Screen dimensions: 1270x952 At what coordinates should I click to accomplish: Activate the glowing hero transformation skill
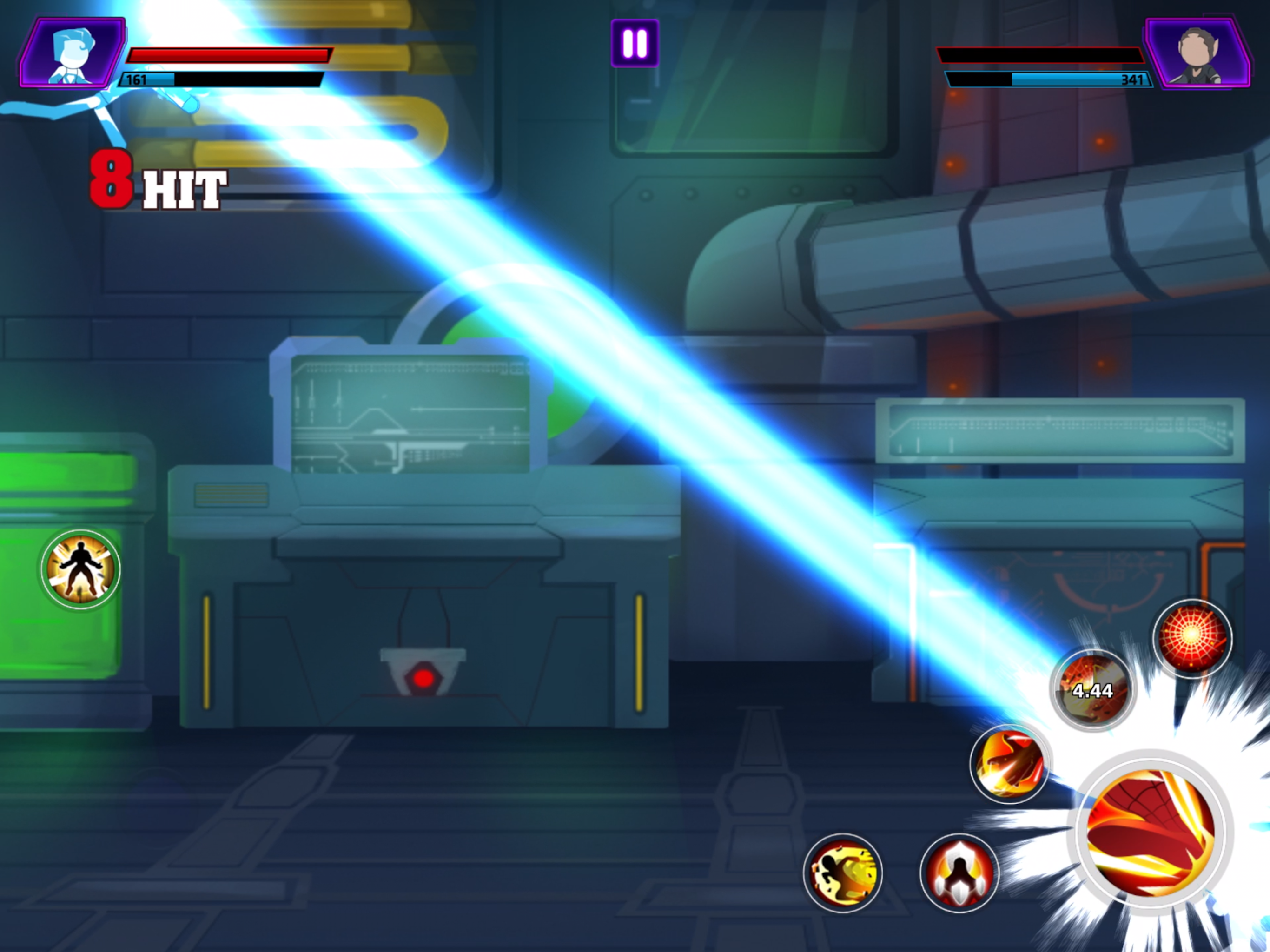(x=80, y=569)
